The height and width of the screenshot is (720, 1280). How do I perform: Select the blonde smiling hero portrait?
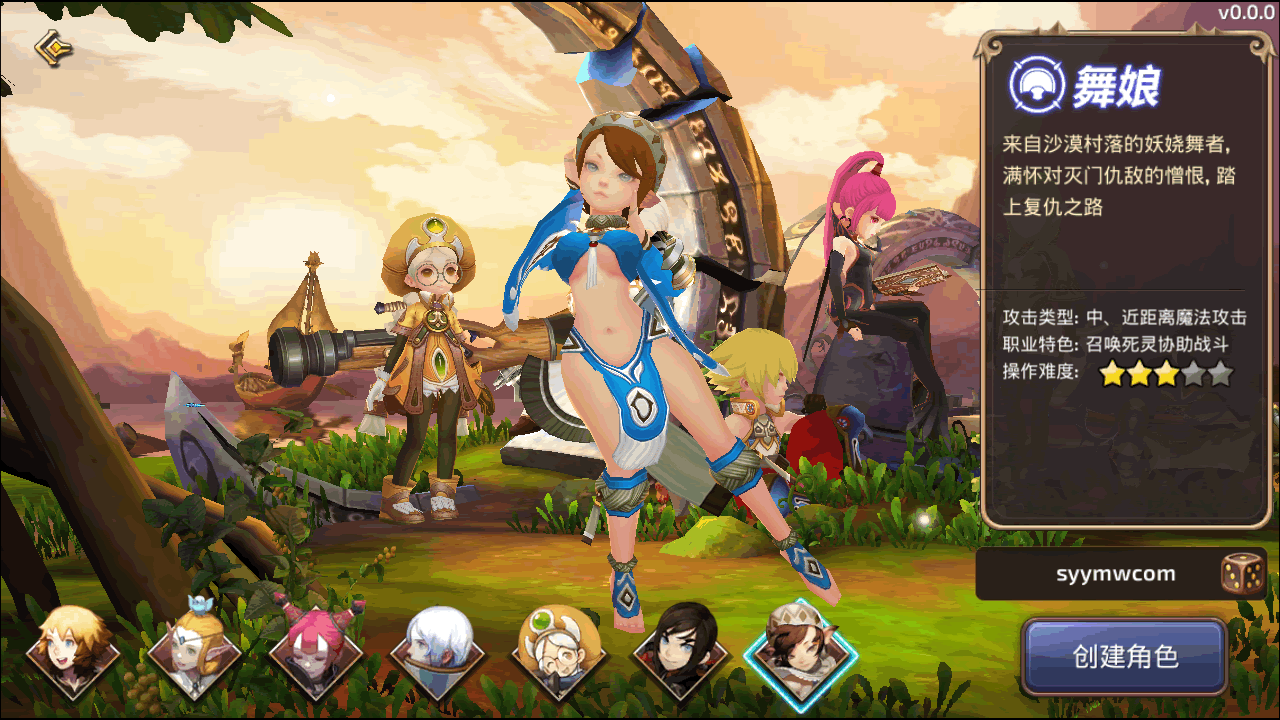coord(72,653)
